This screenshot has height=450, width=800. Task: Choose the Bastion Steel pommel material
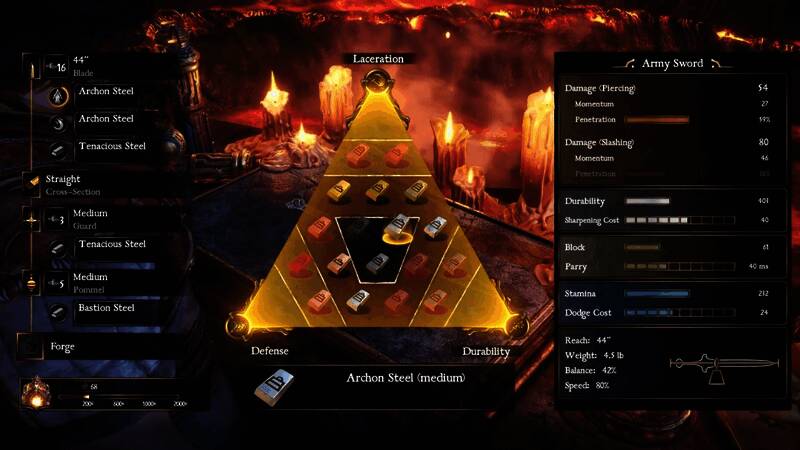pyautogui.click(x=105, y=308)
